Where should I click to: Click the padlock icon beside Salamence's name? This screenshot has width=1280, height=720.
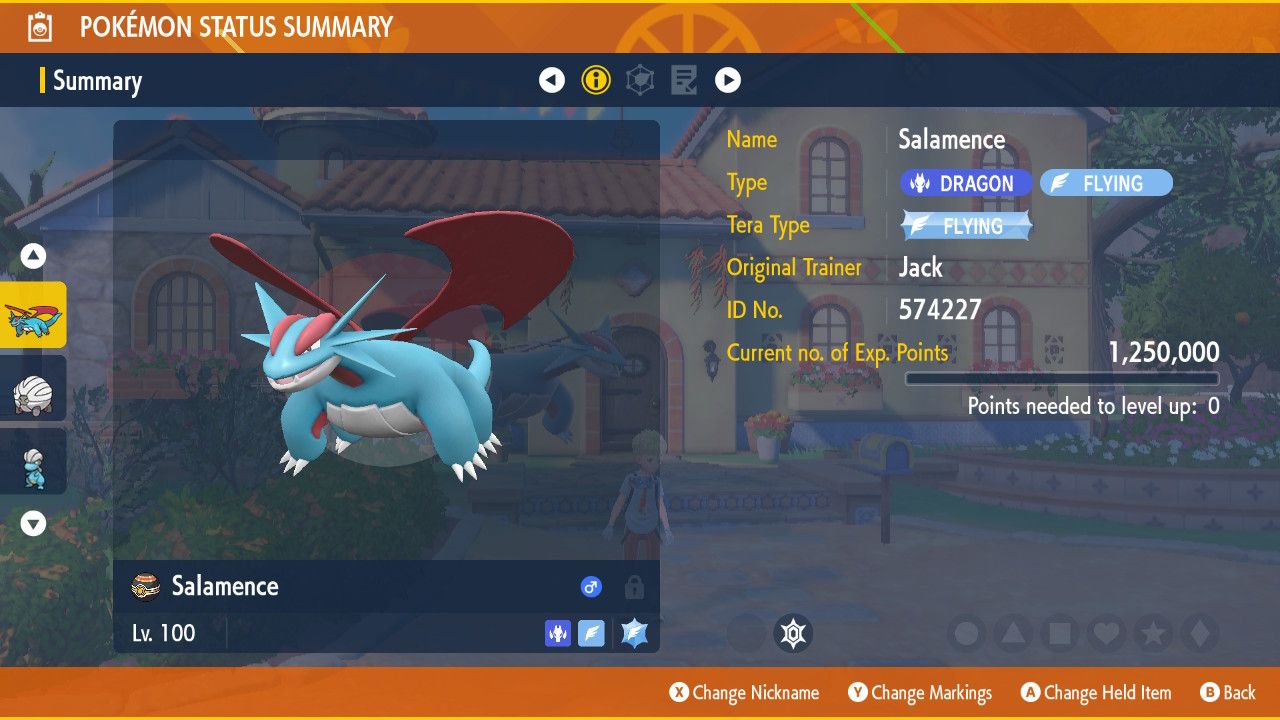click(634, 587)
